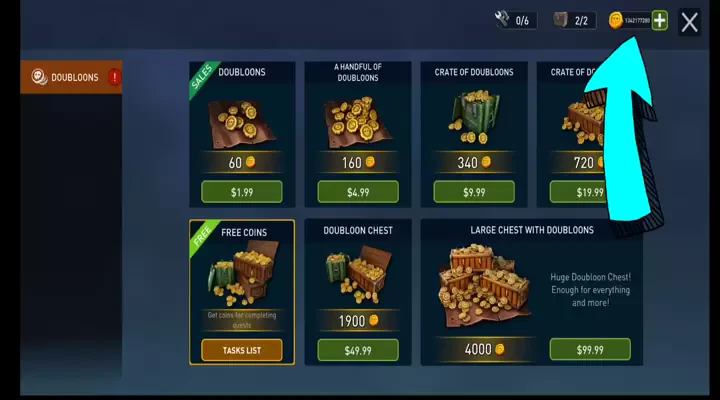The image size is (720, 400).
Task: Buy 60 doubloons for $1.99
Action: (241, 191)
